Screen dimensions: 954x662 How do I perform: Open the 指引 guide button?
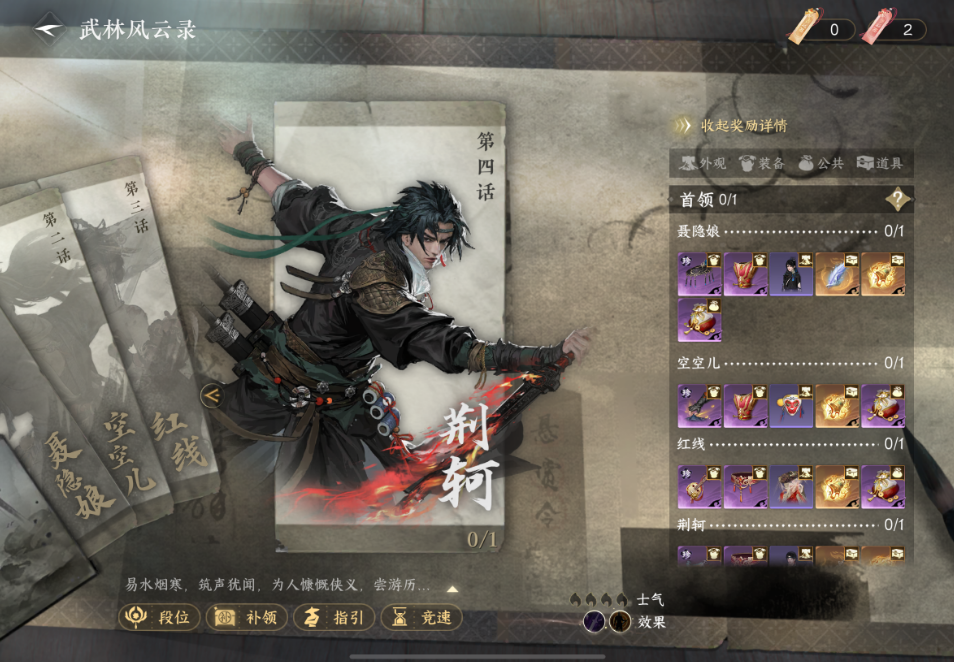pyautogui.click(x=335, y=617)
